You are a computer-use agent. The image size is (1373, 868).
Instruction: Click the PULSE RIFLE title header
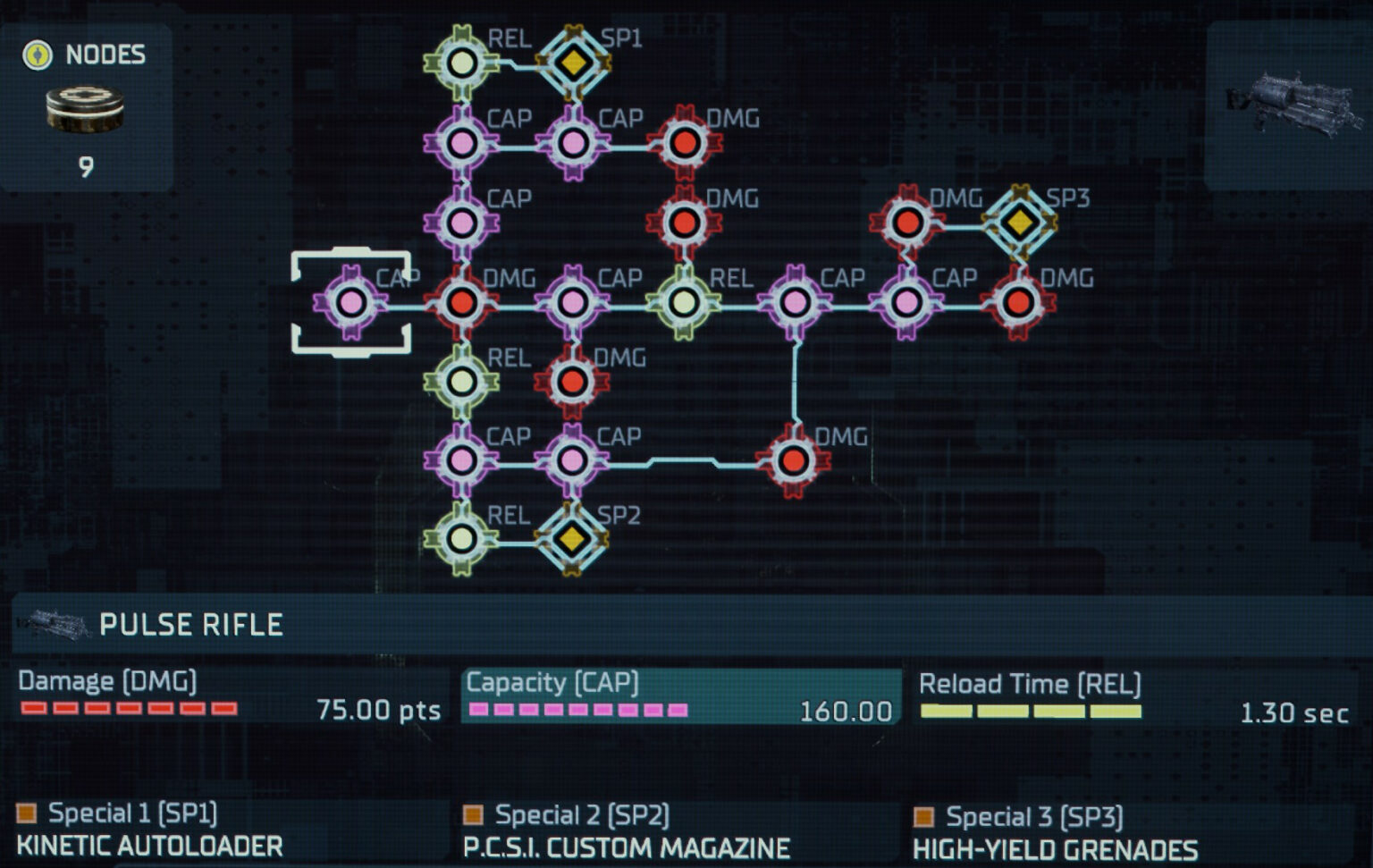tap(189, 626)
